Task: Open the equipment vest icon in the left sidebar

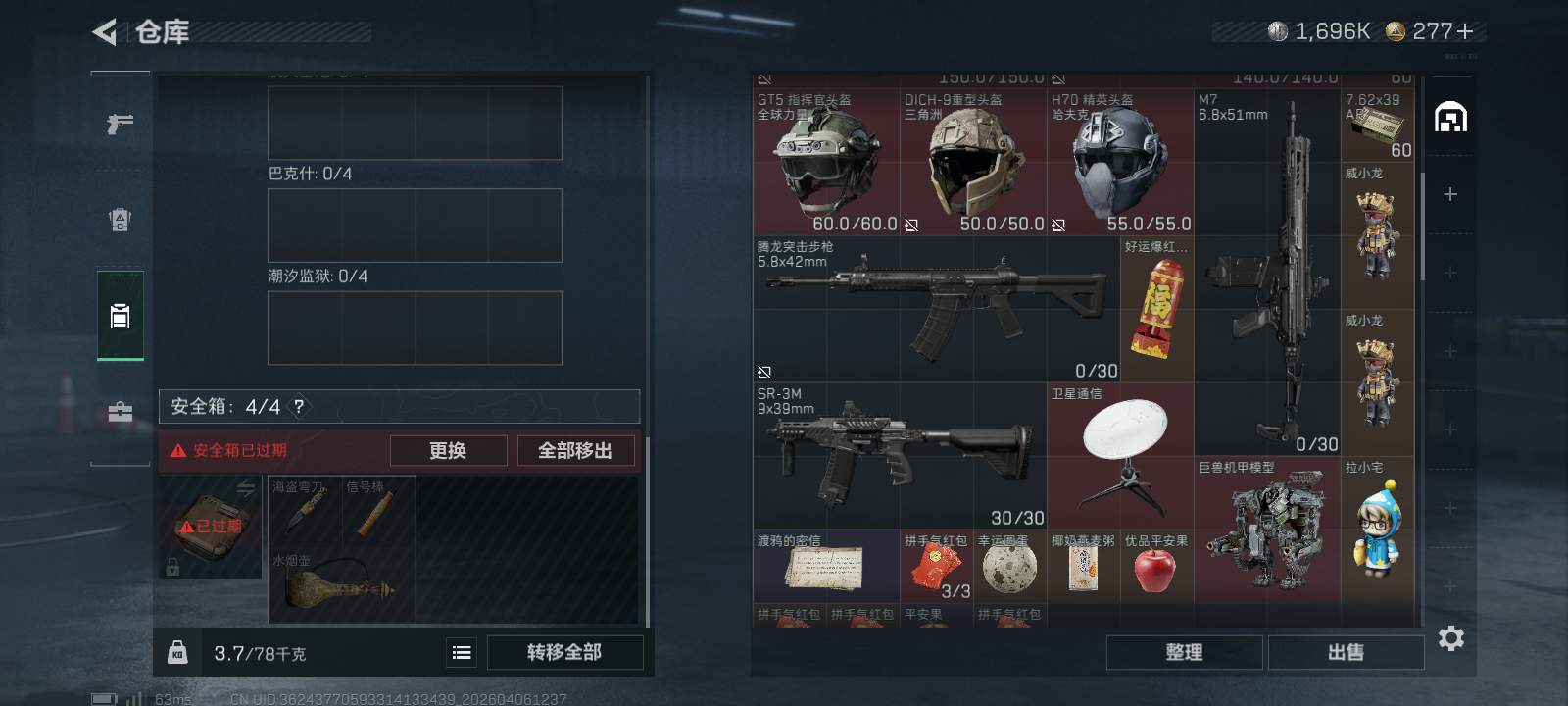Action: (x=120, y=220)
